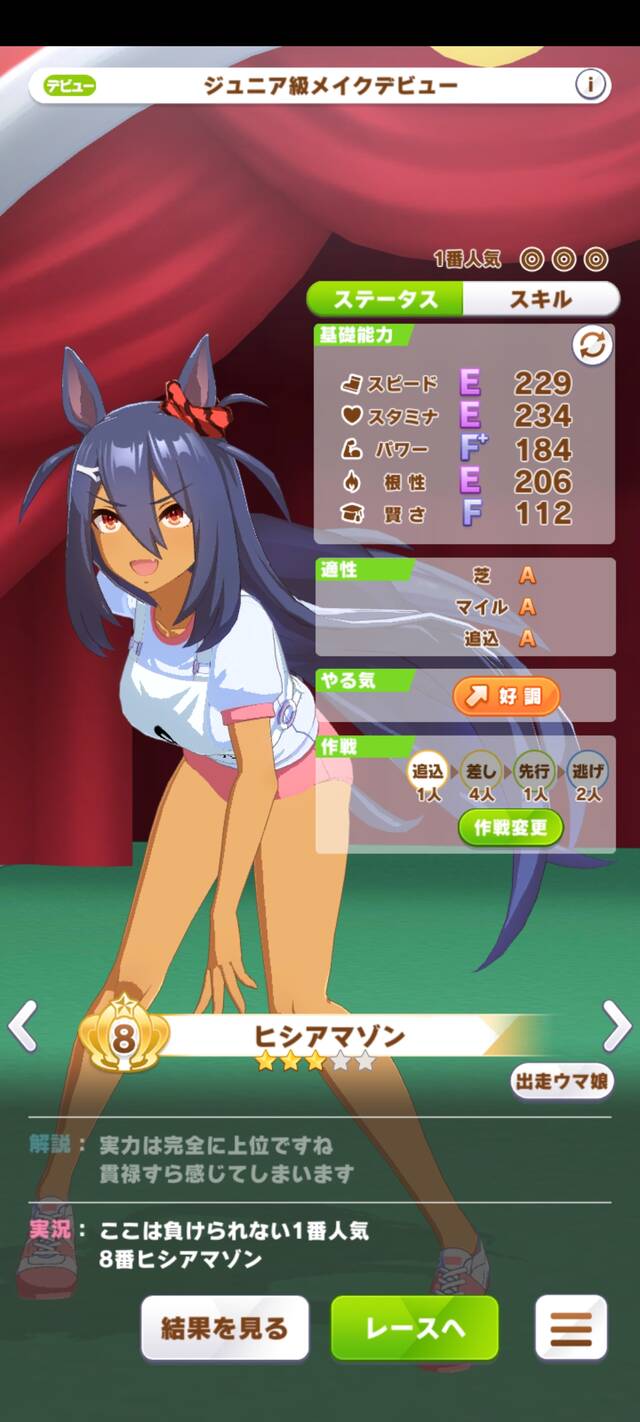Switch to the スキル tab
The width and height of the screenshot is (640, 1422).
pyautogui.click(x=541, y=299)
